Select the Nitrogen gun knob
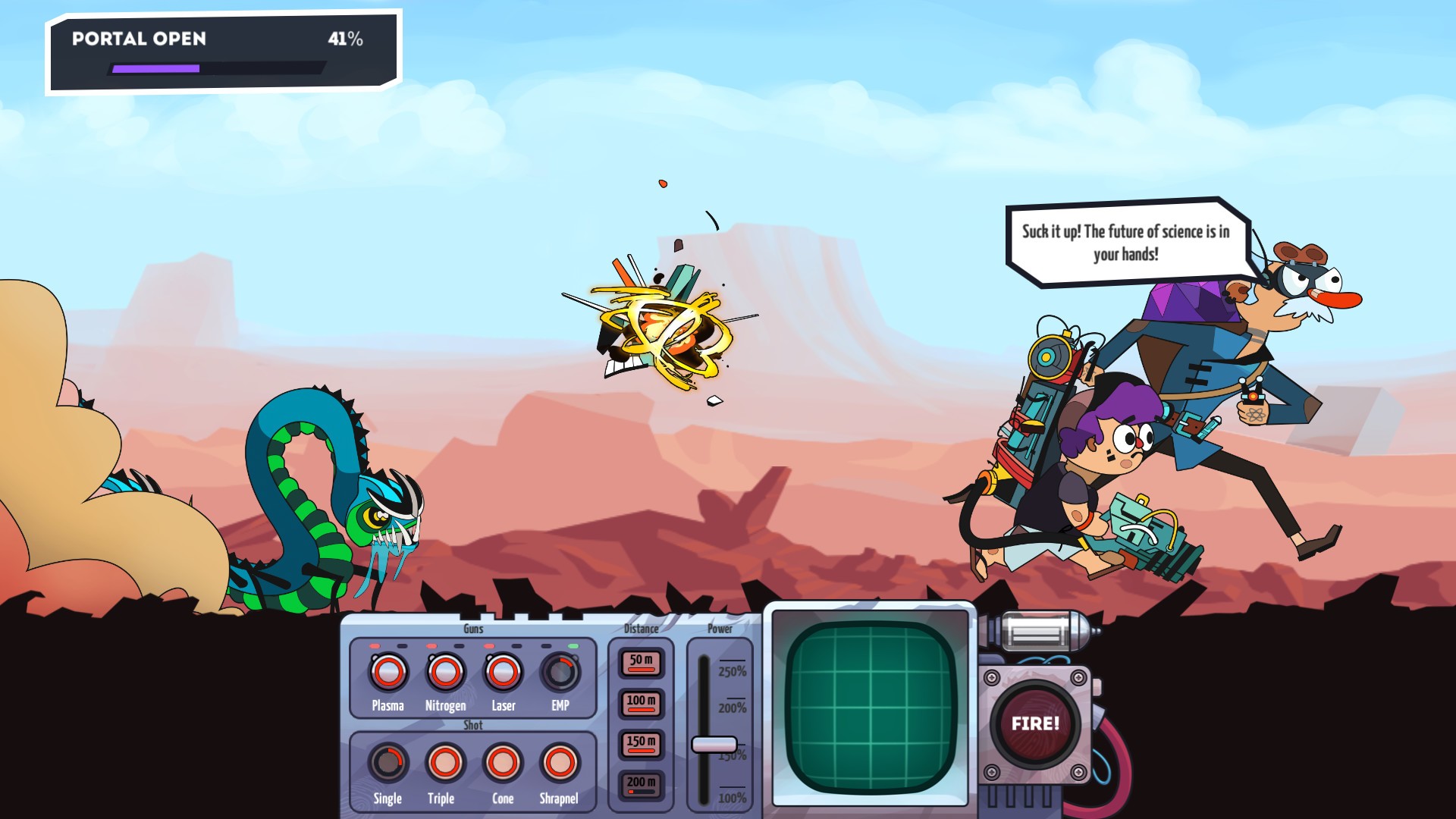Screen dimensions: 1456x819 444,672
